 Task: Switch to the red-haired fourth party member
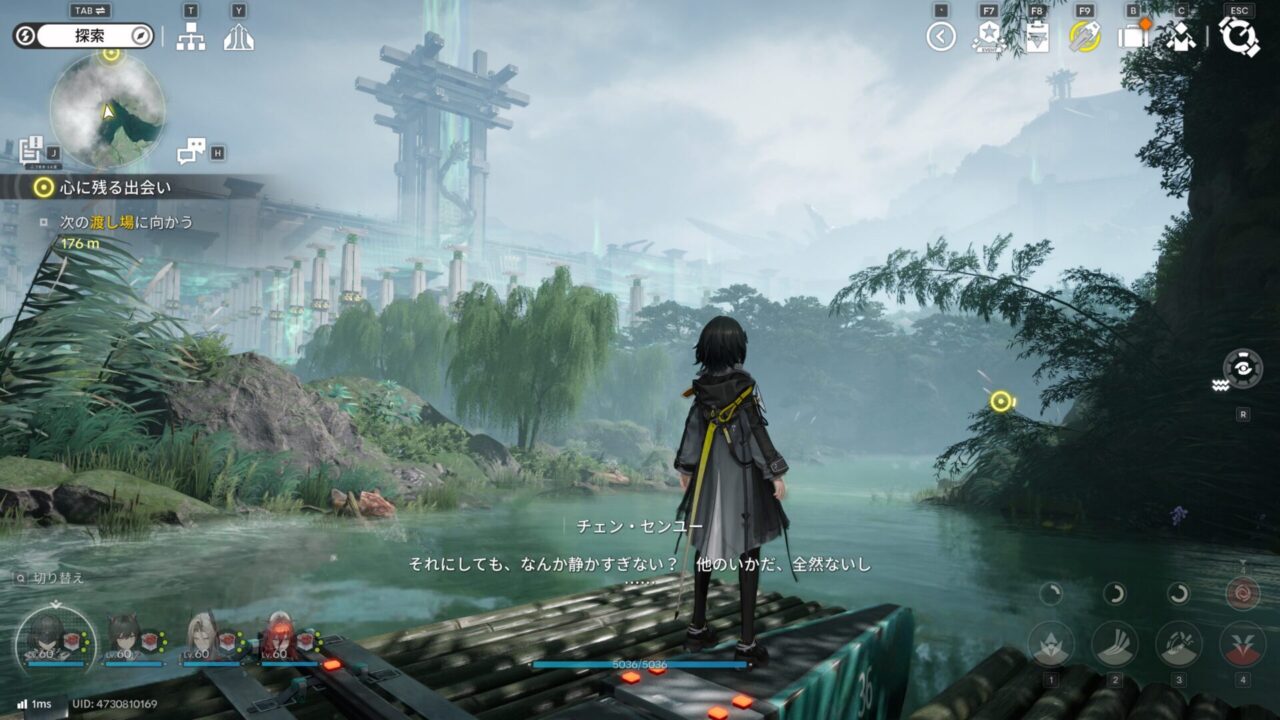click(x=277, y=635)
